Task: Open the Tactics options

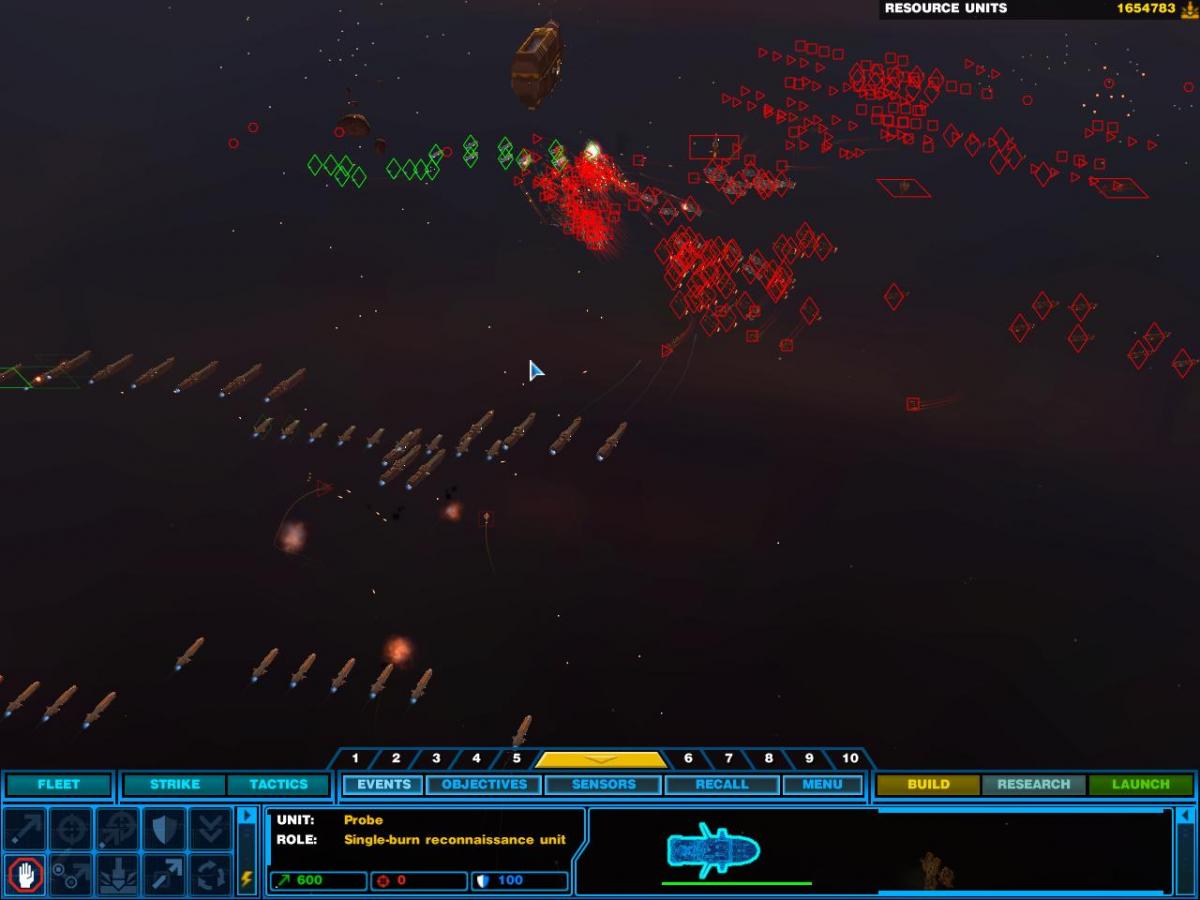Action: coord(278,785)
